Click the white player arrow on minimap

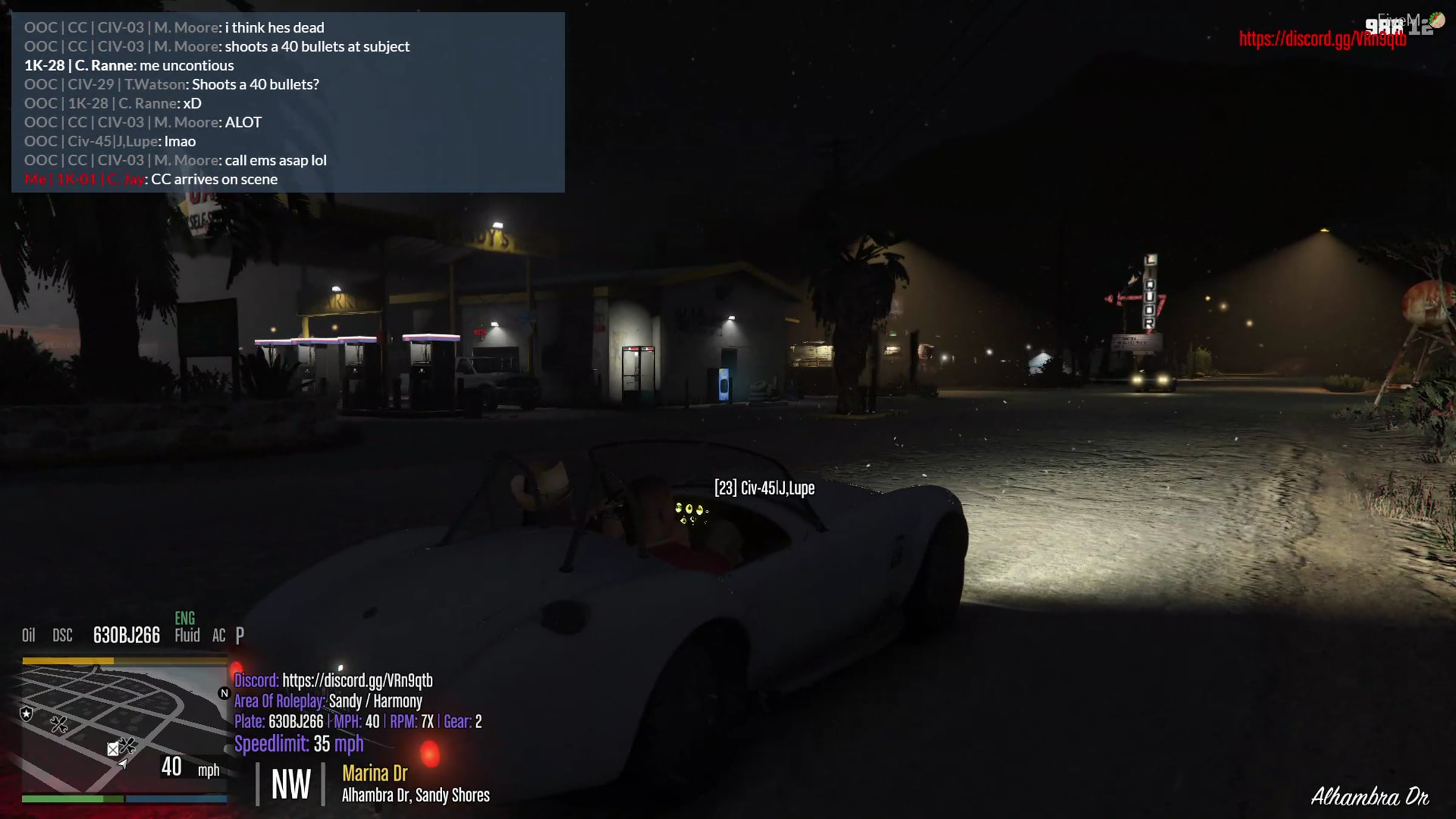tap(123, 764)
